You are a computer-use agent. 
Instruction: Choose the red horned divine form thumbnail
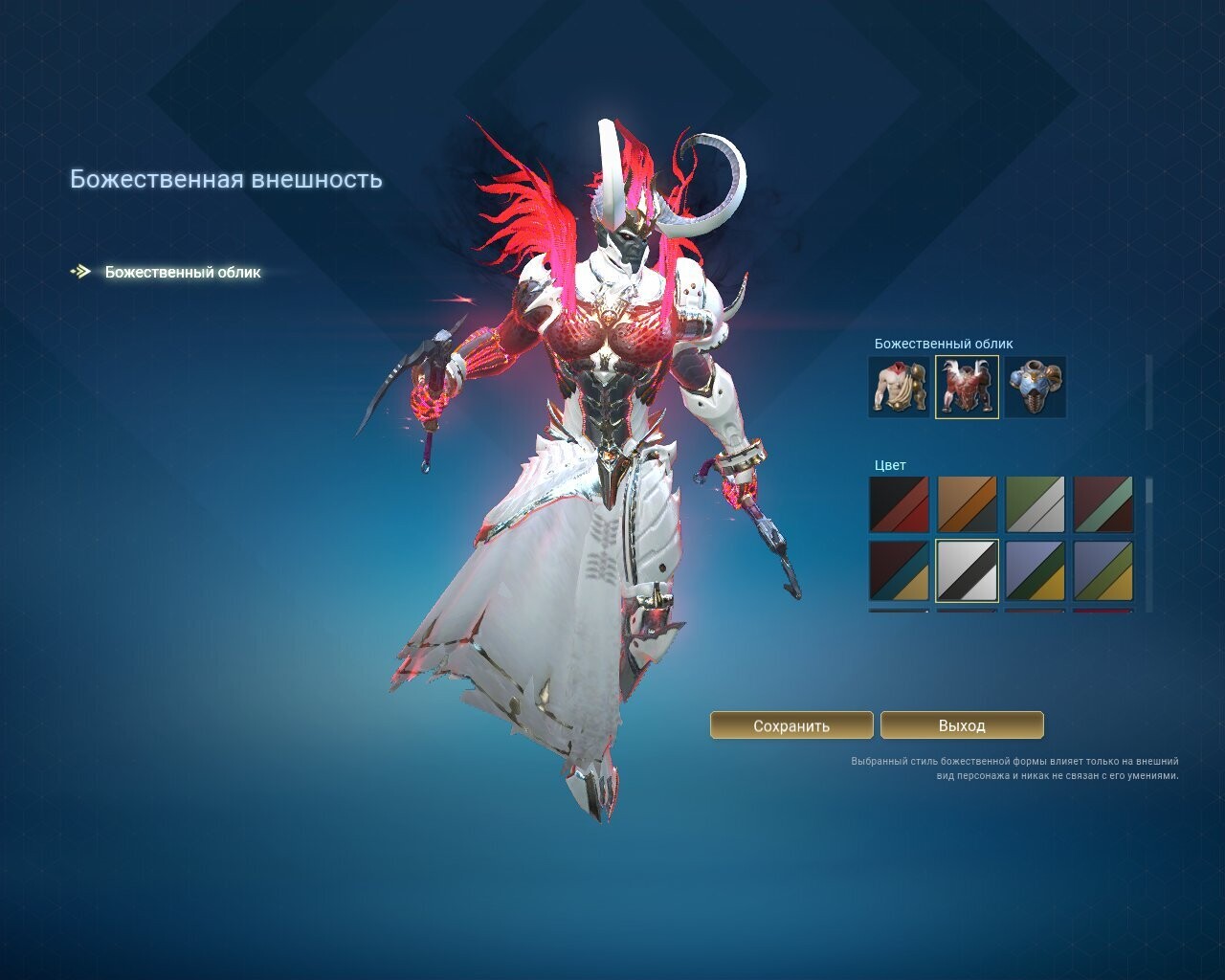point(967,387)
